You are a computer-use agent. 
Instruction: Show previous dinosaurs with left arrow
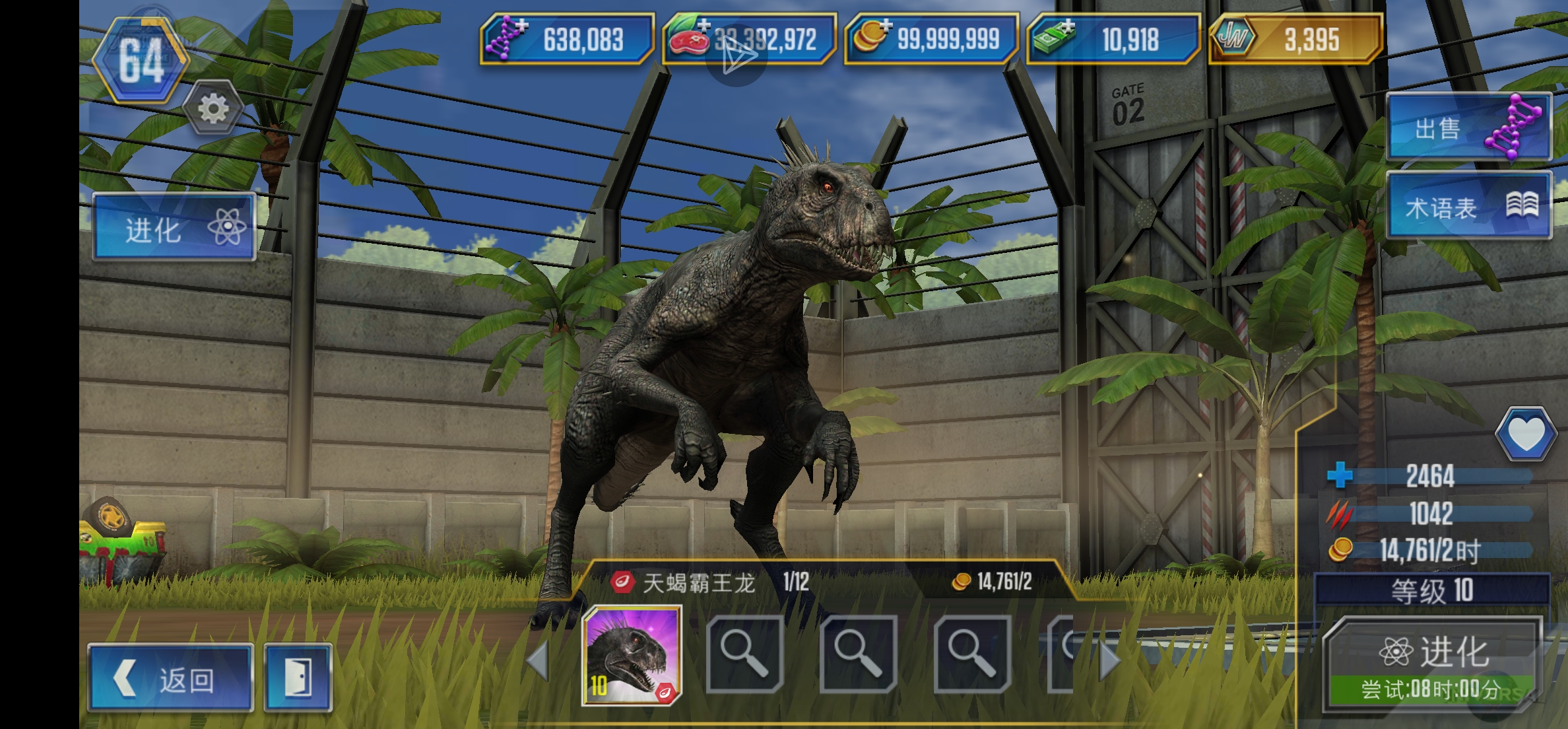[x=538, y=660]
